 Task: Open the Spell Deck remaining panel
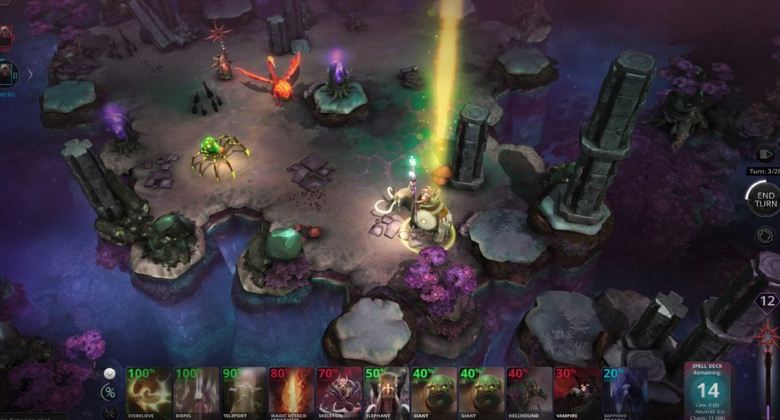pyautogui.click(x=708, y=390)
